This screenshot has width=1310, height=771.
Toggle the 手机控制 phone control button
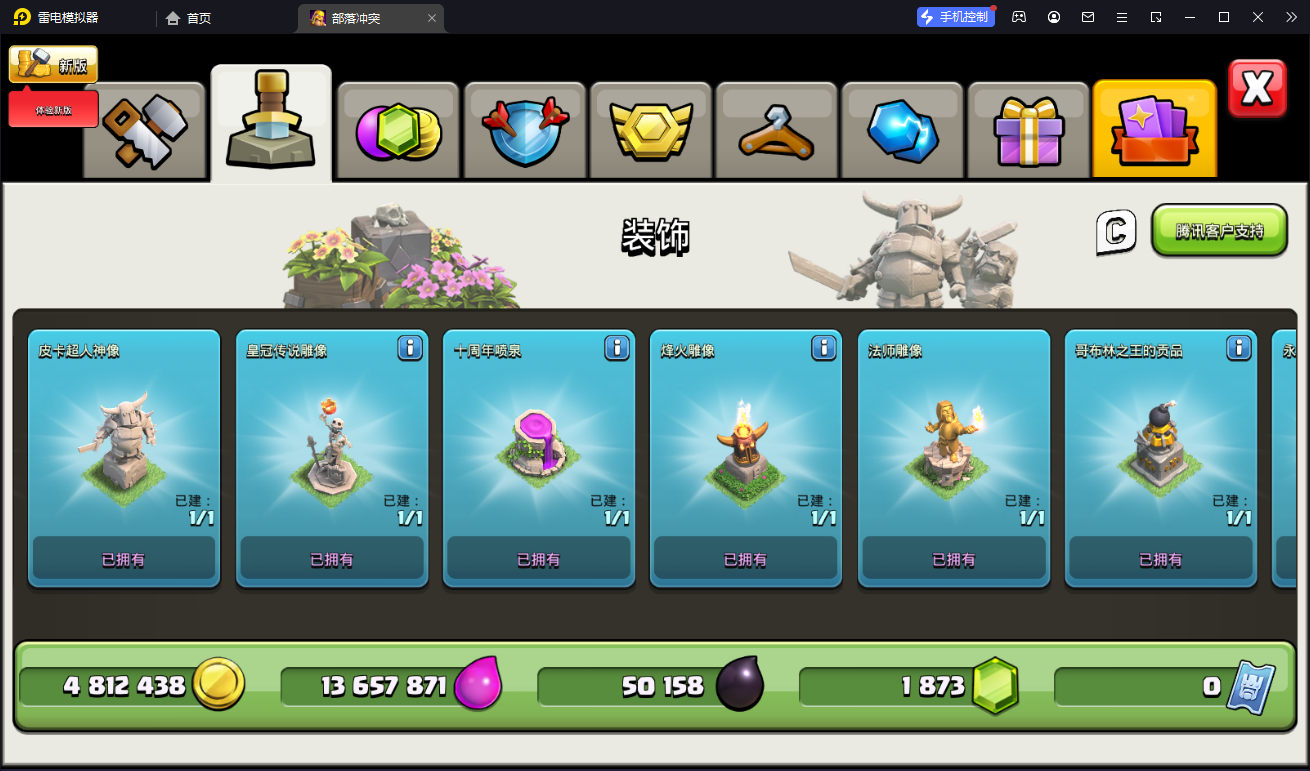coord(955,17)
